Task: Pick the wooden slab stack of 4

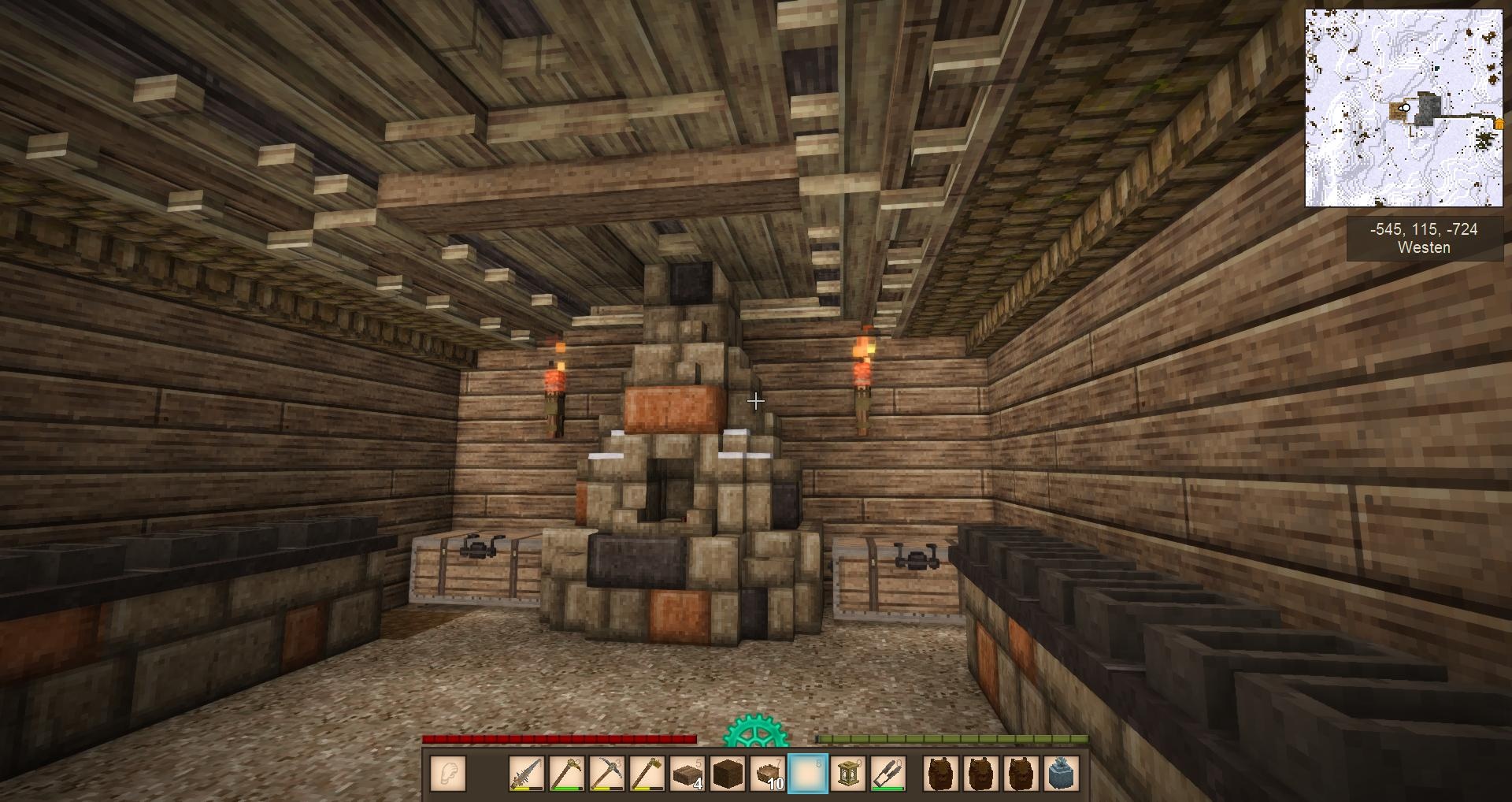Action: point(687,774)
